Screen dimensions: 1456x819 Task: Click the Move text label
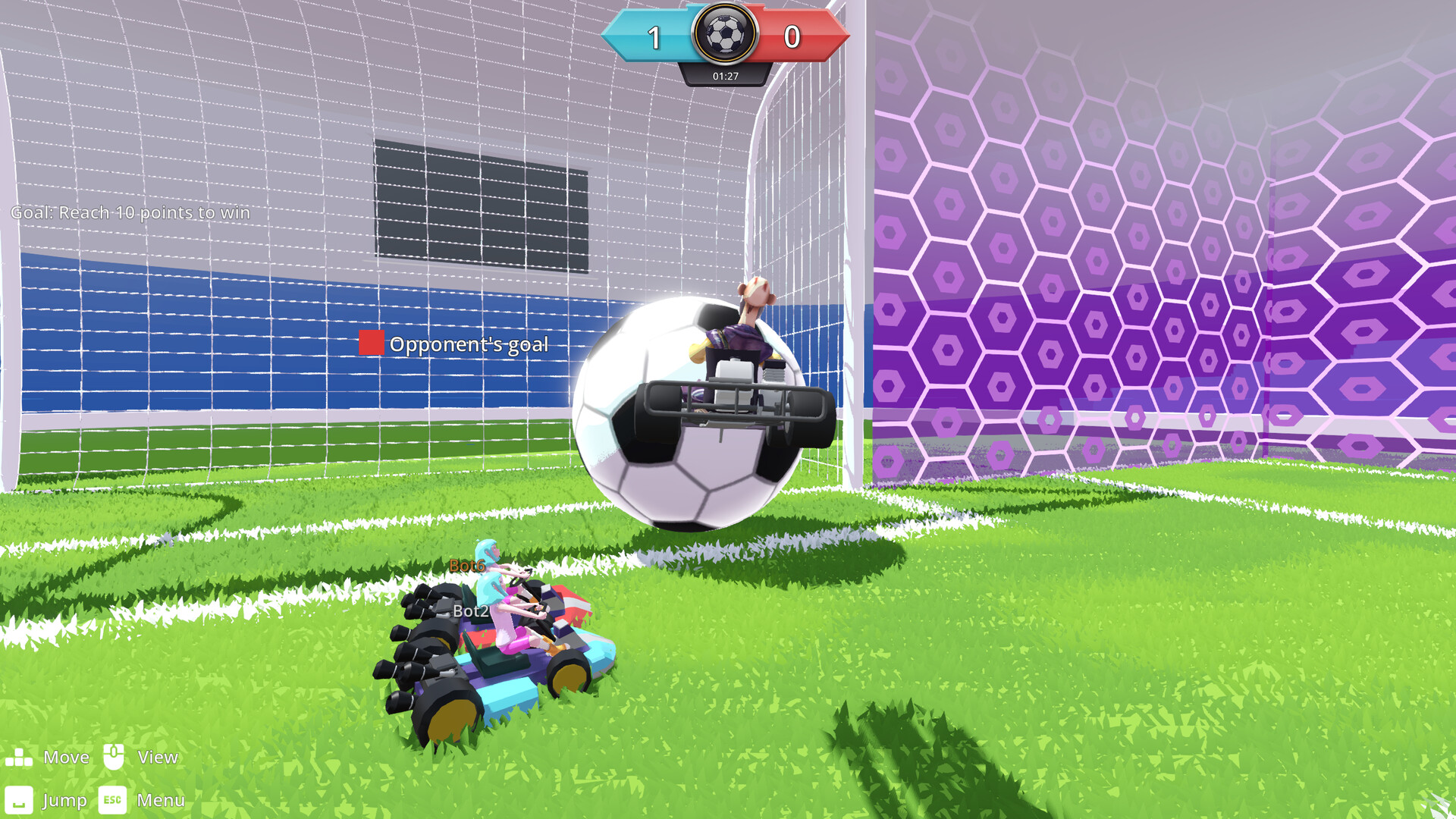67,756
